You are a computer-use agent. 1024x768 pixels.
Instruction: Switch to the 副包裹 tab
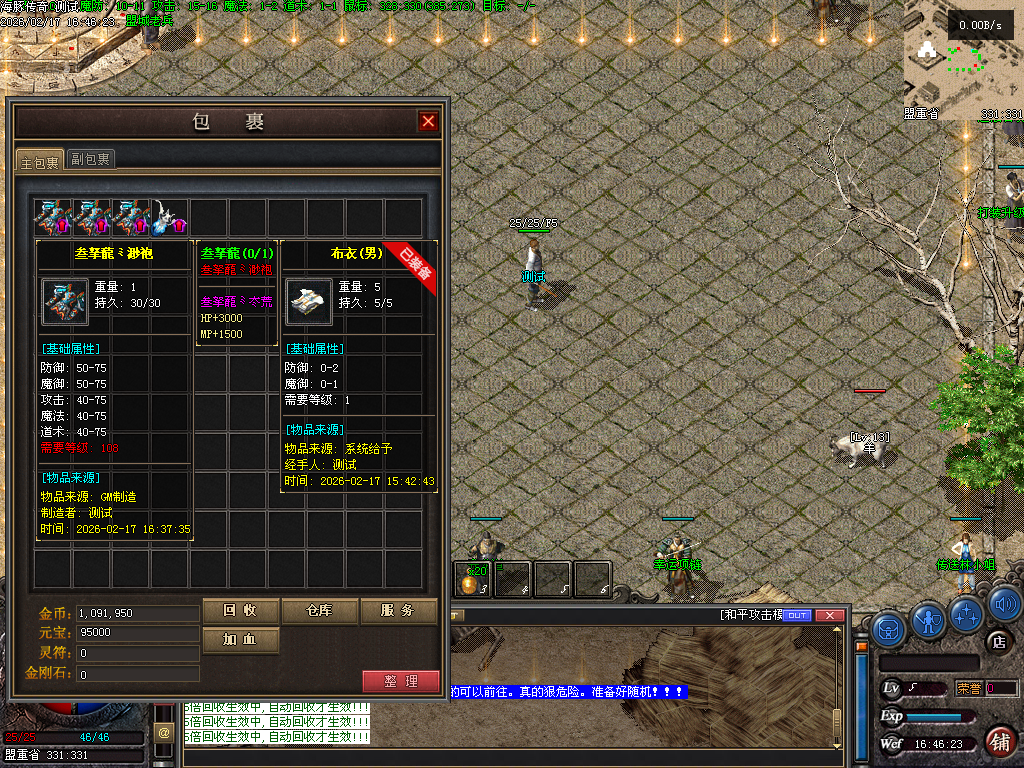[x=90, y=159]
